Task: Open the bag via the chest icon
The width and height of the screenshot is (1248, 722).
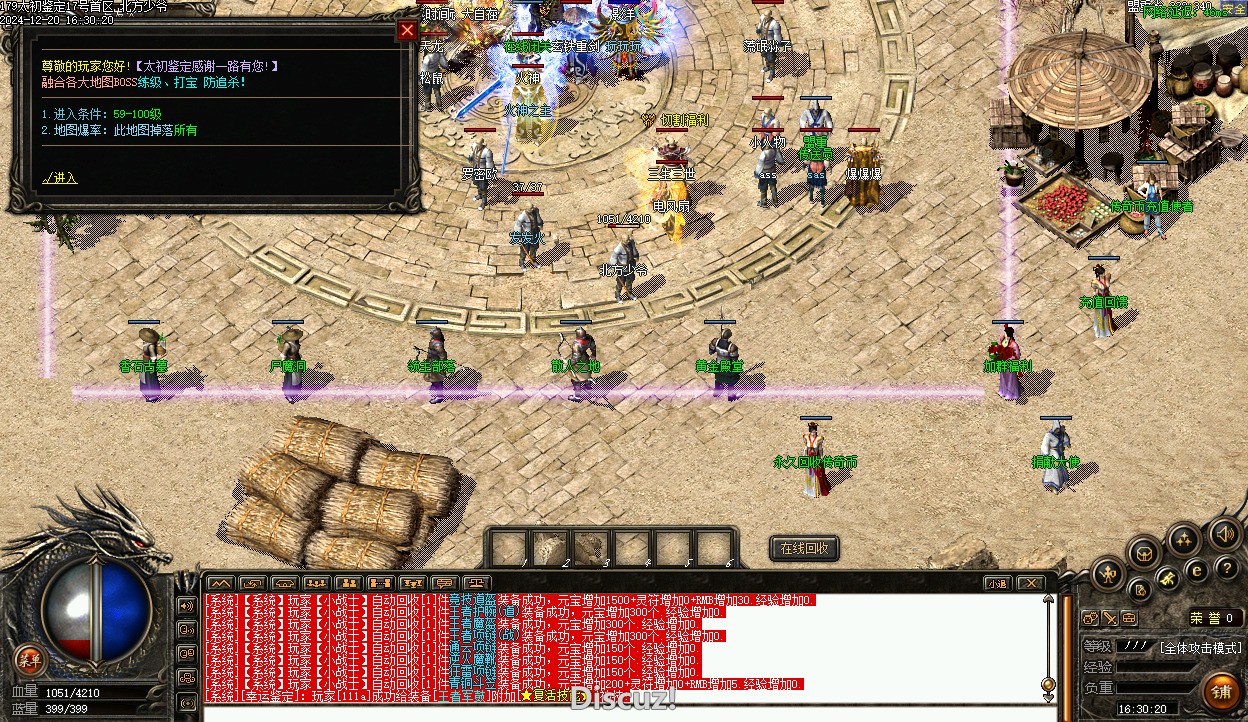Action: (x=1144, y=552)
